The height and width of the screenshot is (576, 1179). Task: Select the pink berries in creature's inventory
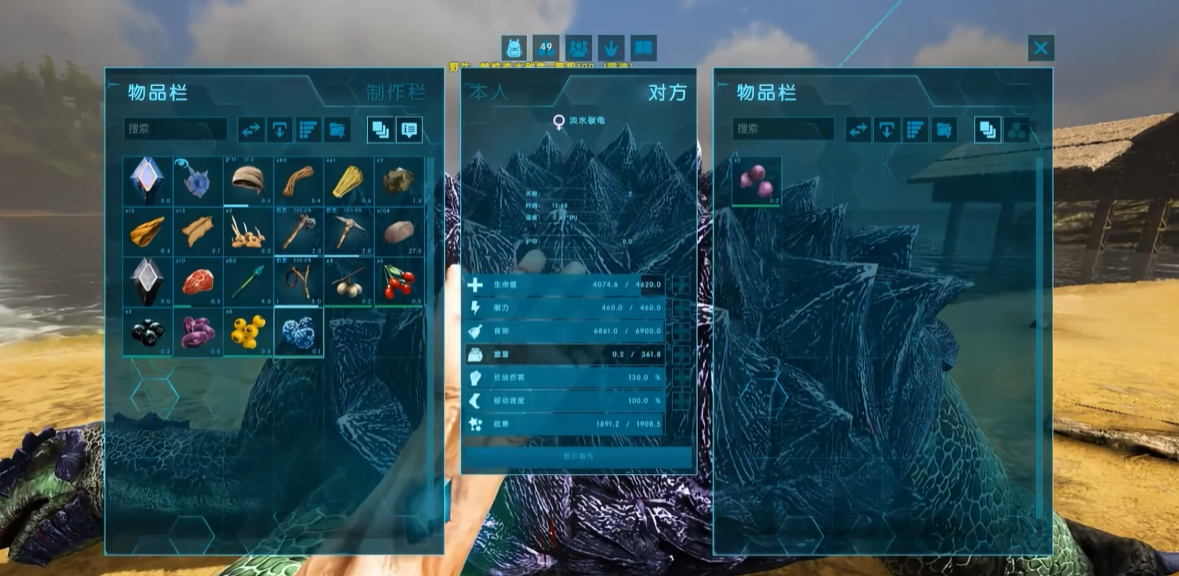[757, 181]
